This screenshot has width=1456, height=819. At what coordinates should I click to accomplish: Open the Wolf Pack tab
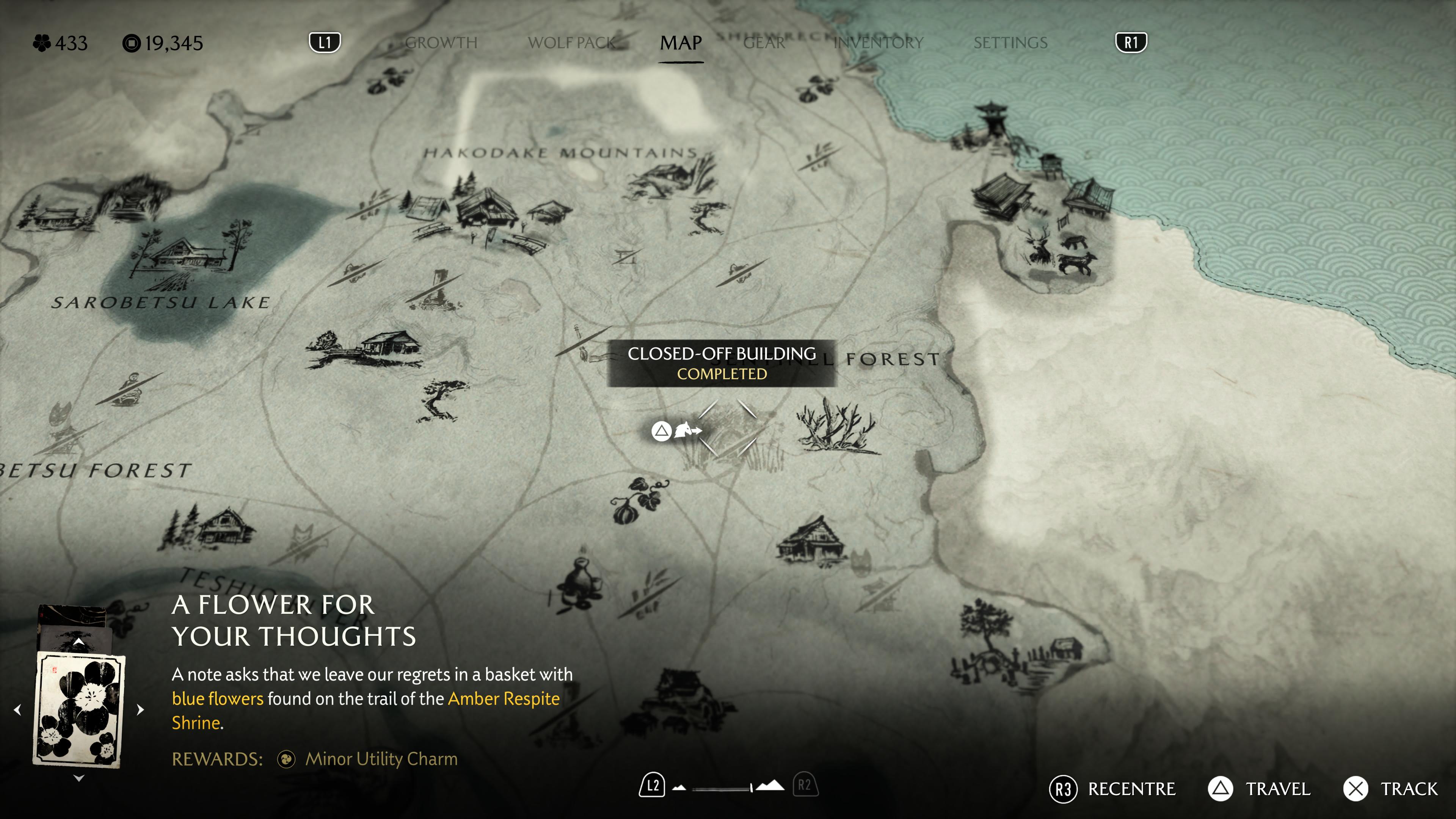pos(571,43)
